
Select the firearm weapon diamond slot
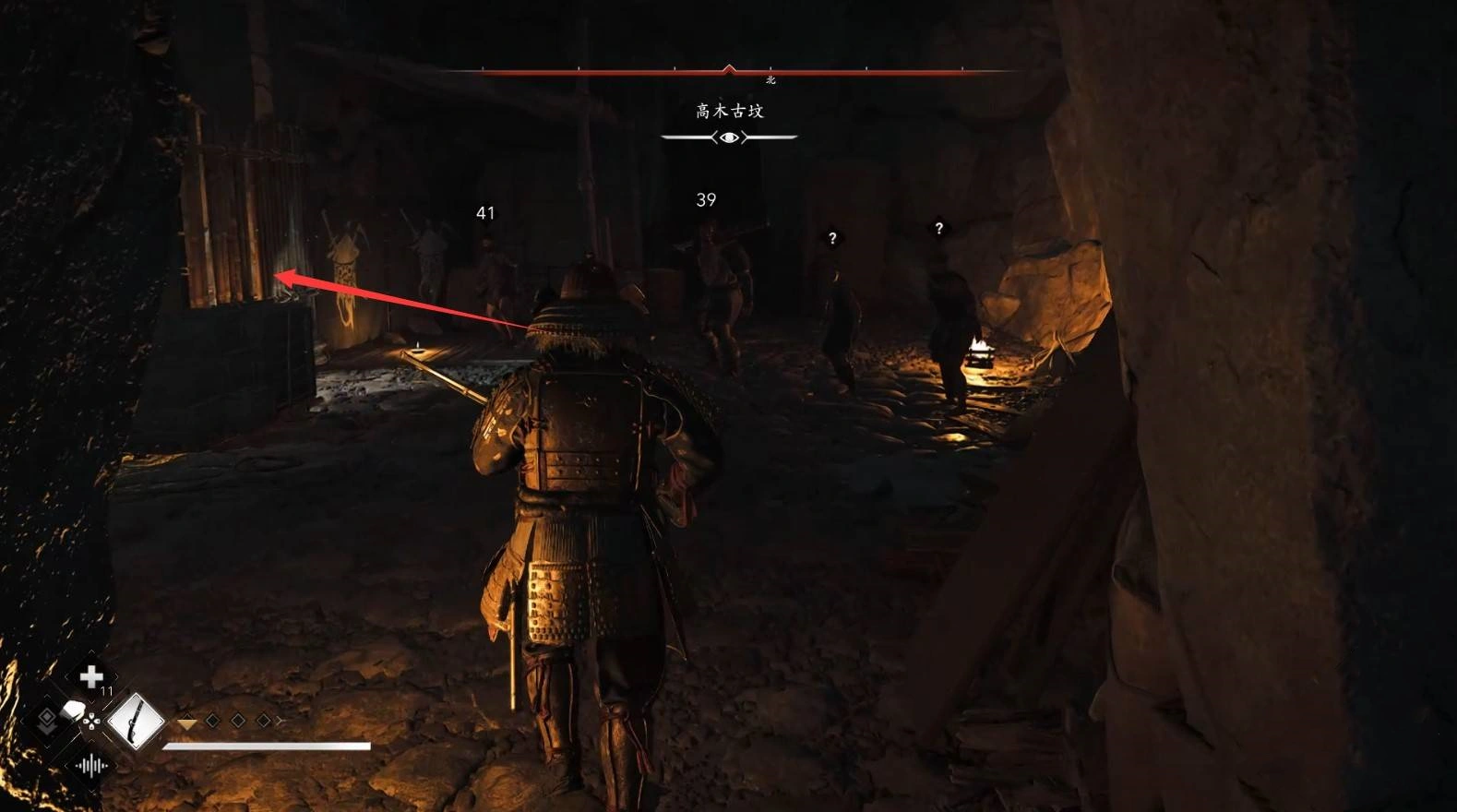136,721
